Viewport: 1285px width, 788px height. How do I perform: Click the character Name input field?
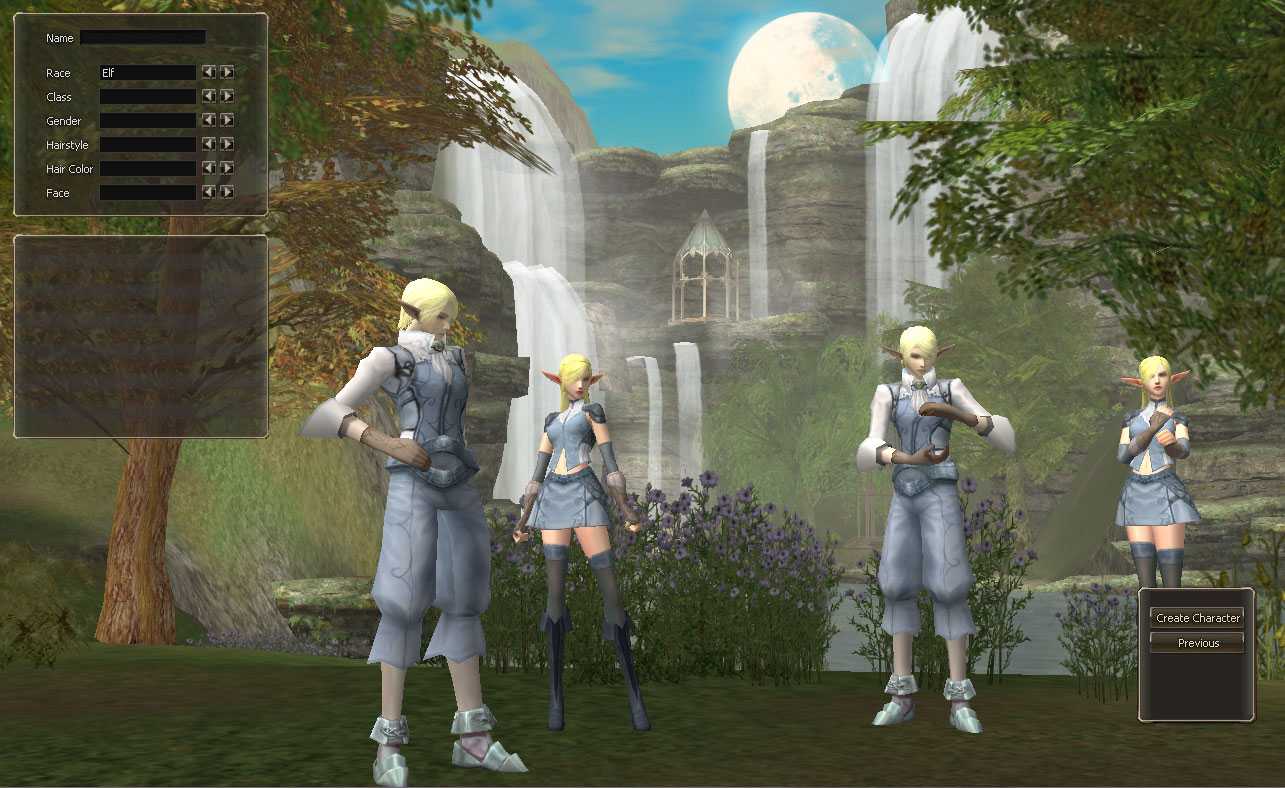(x=142, y=37)
